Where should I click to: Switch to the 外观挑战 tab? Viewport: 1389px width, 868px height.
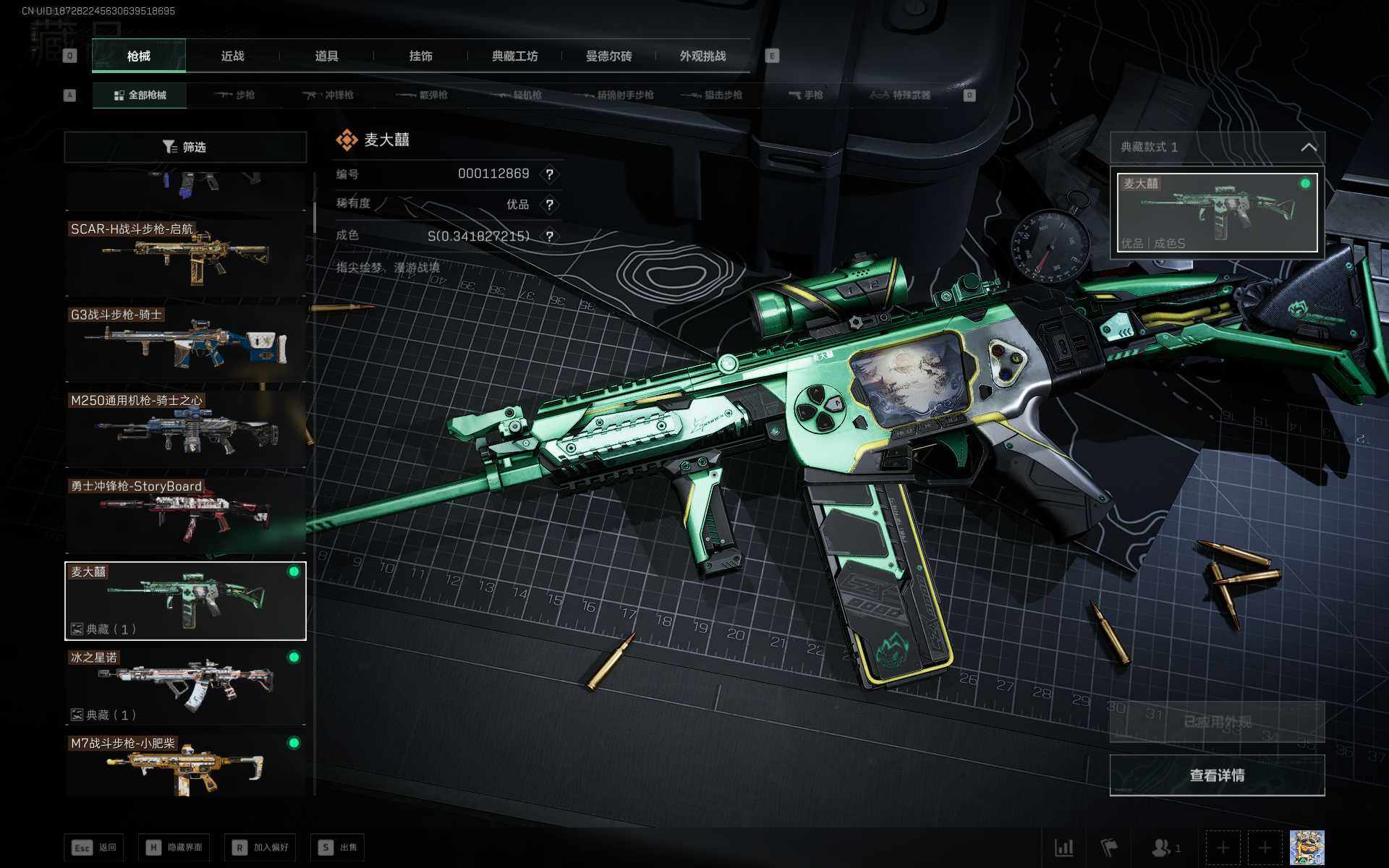[x=702, y=56]
